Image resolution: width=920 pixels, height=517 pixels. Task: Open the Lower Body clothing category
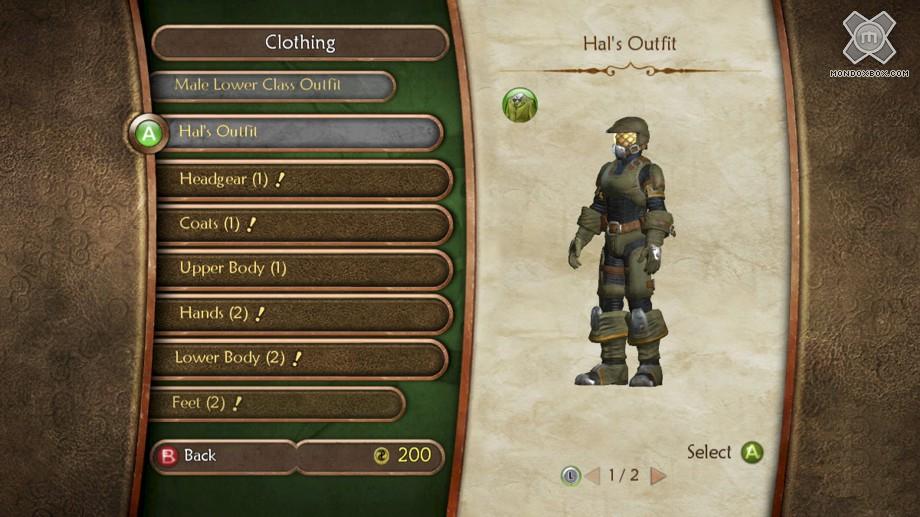pos(300,358)
